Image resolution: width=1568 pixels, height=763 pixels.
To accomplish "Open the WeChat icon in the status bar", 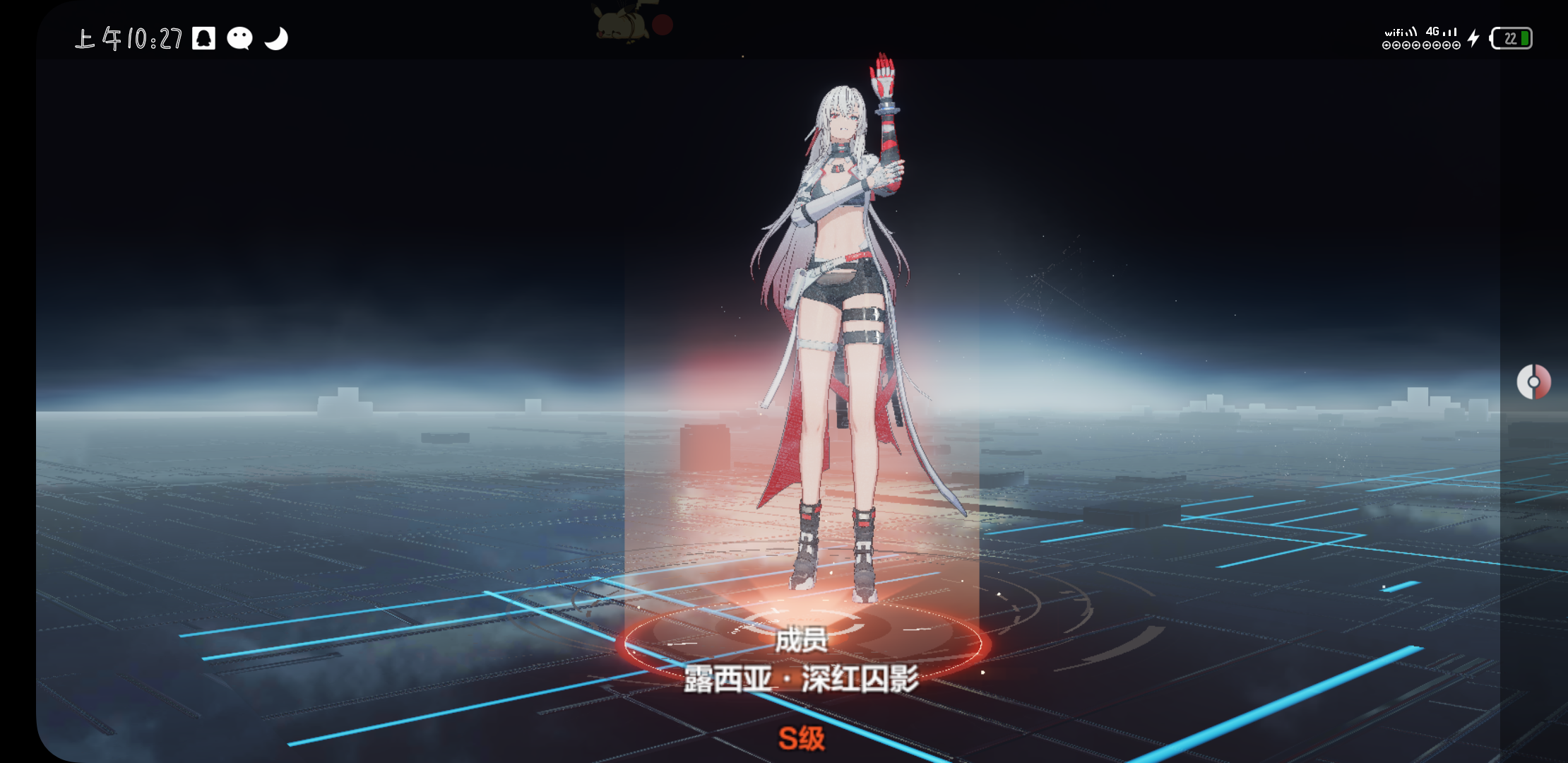I will [240, 37].
